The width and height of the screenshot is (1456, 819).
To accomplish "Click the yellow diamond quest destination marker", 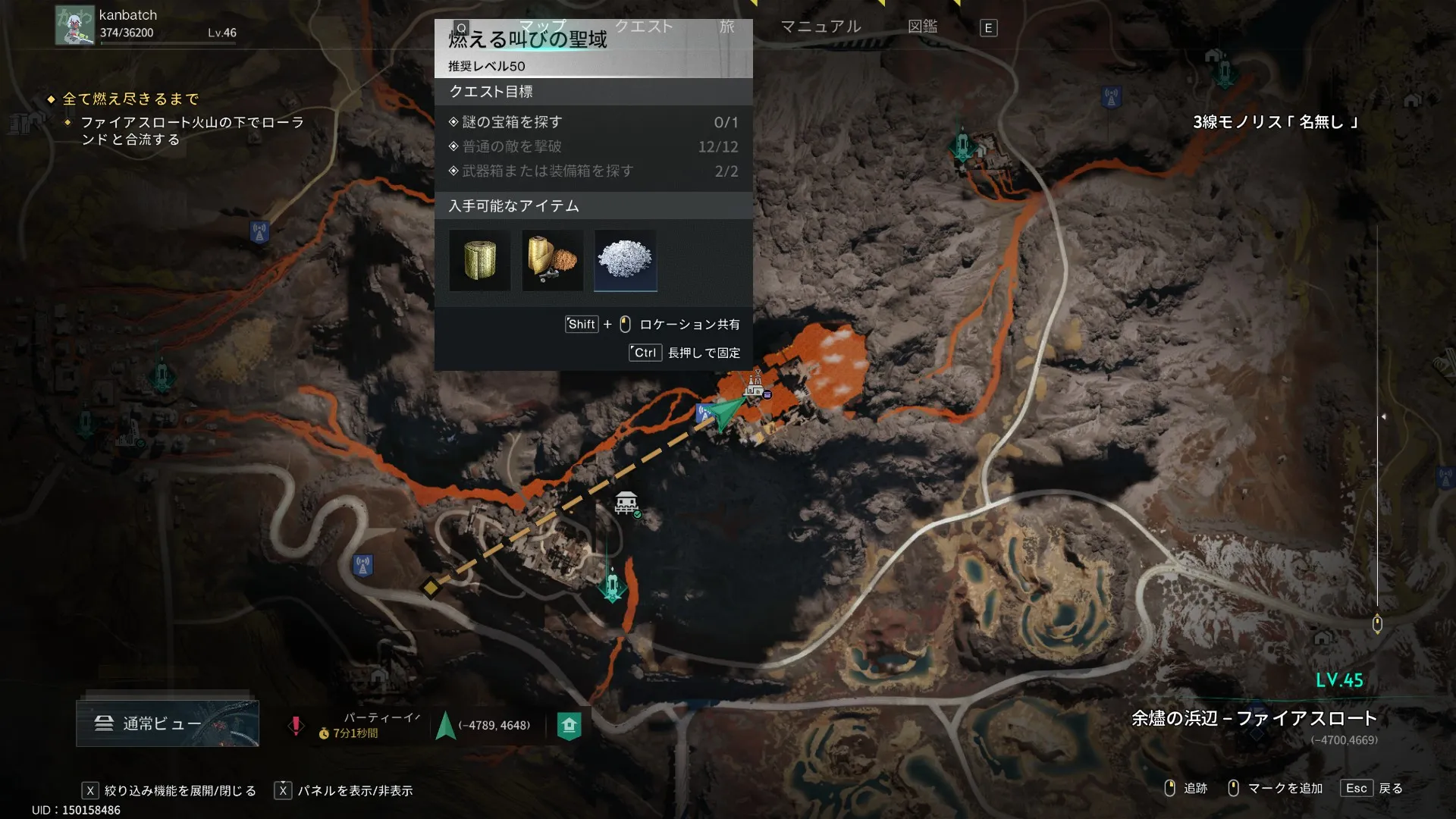I will coord(431,587).
